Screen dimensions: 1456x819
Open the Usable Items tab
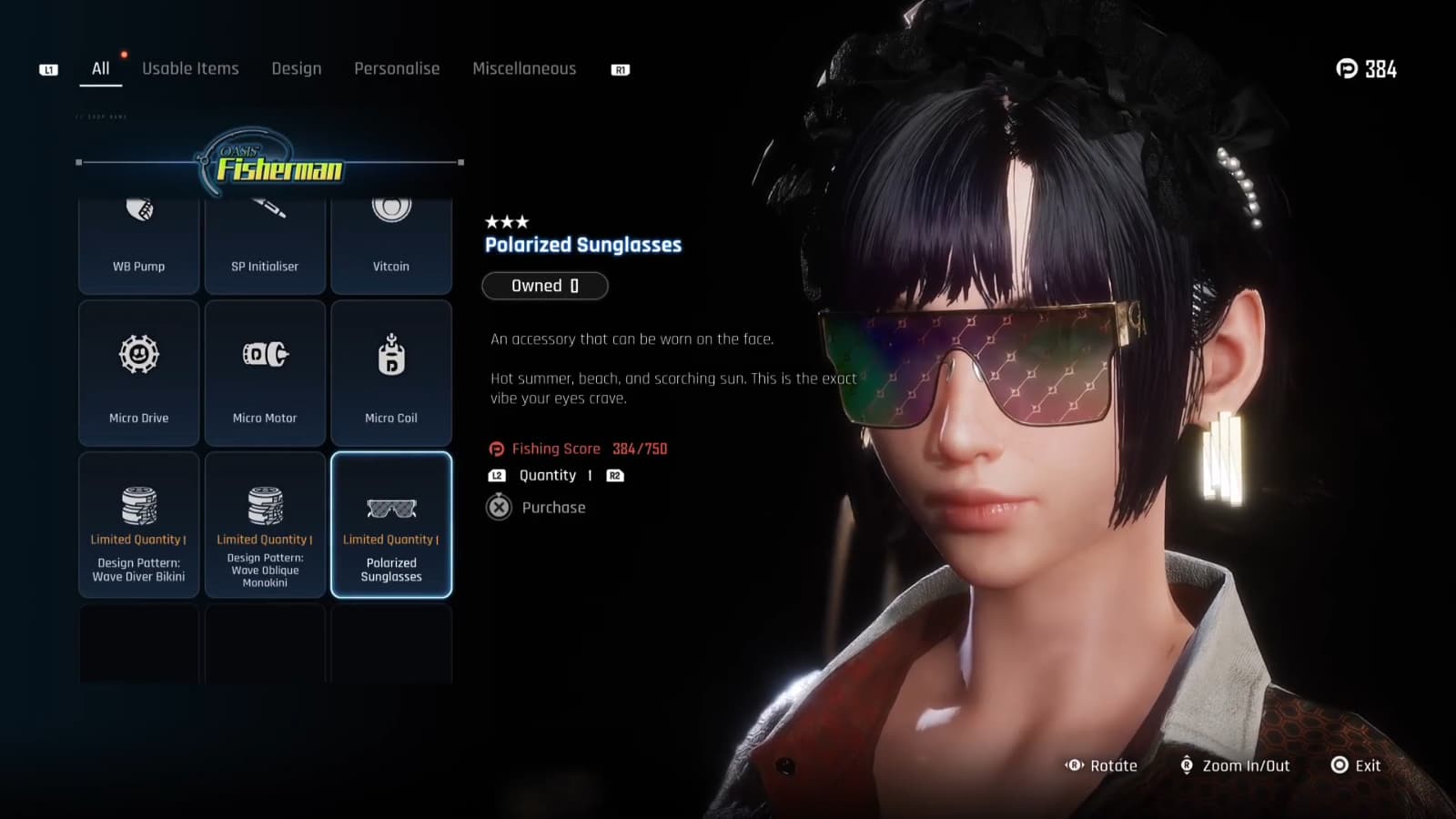coord(190,68)
